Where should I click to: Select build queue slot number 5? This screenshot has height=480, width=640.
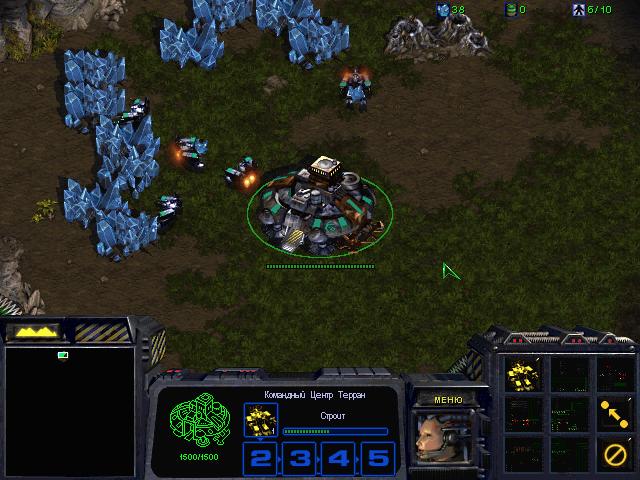[x=377, y=459]
